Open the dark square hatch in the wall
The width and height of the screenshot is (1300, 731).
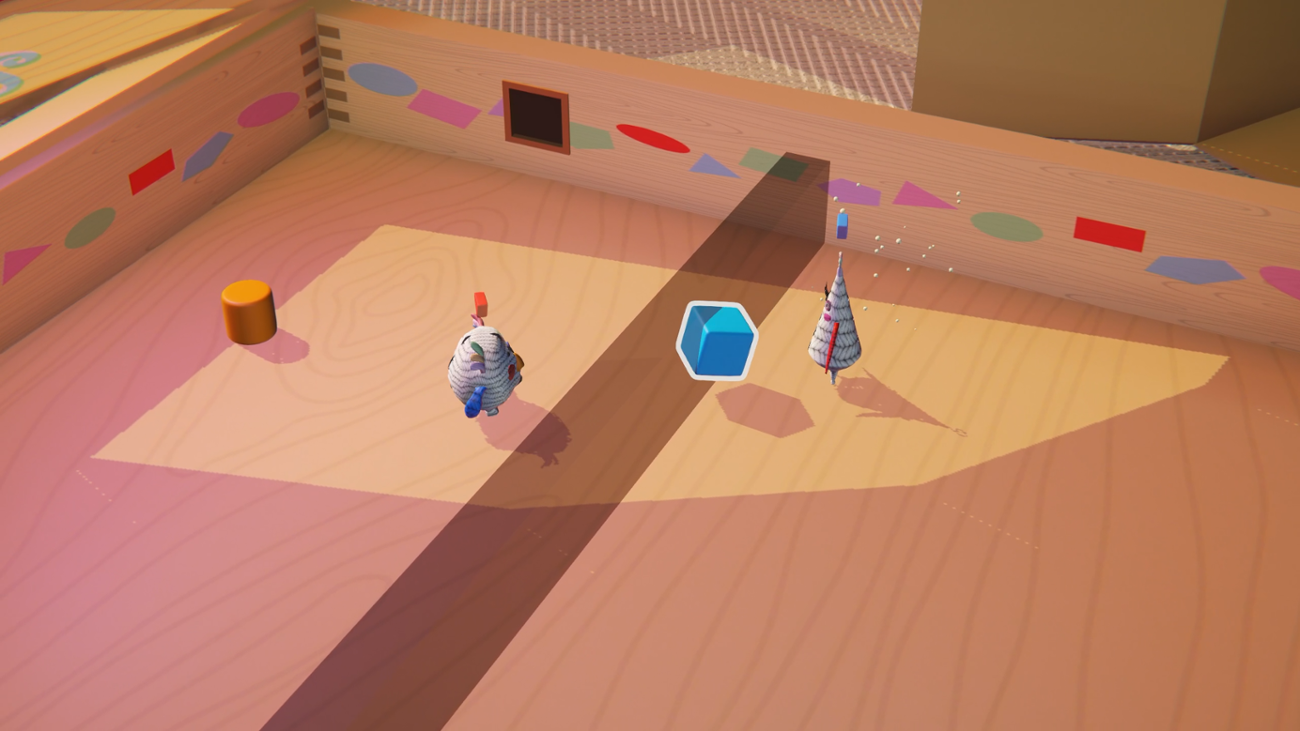[x=535, y=115]
